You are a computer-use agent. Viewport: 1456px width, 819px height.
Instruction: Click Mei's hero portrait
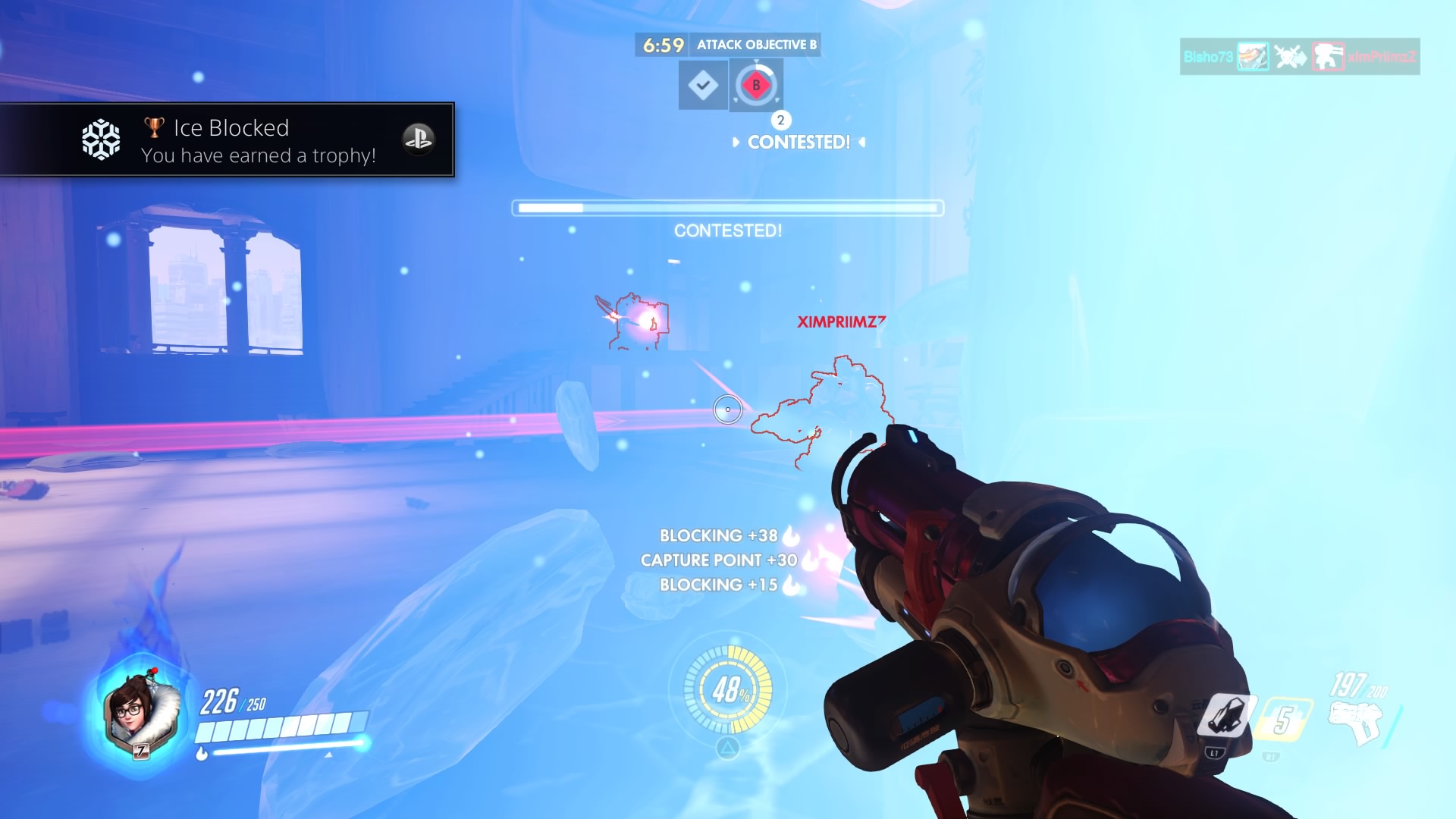[x=141, y=713]
